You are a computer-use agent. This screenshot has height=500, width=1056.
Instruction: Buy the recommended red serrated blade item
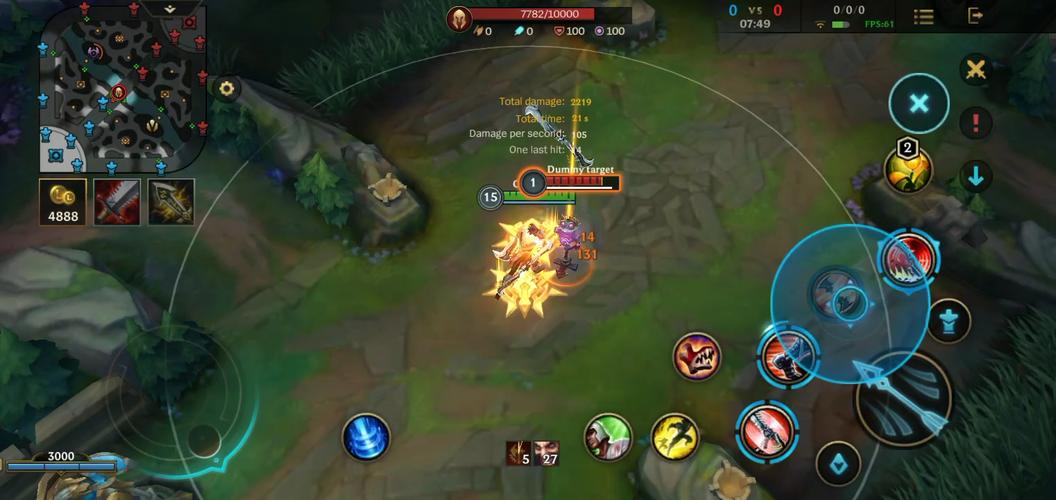point(117,201)
